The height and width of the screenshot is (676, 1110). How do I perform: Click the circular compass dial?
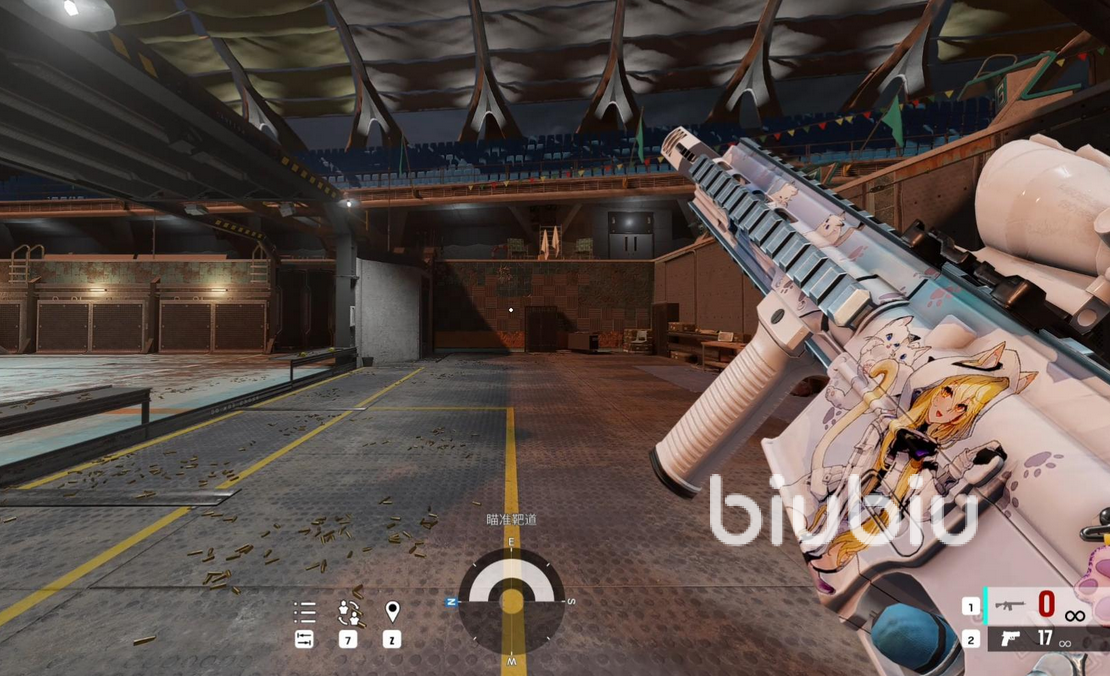(511, 601)
